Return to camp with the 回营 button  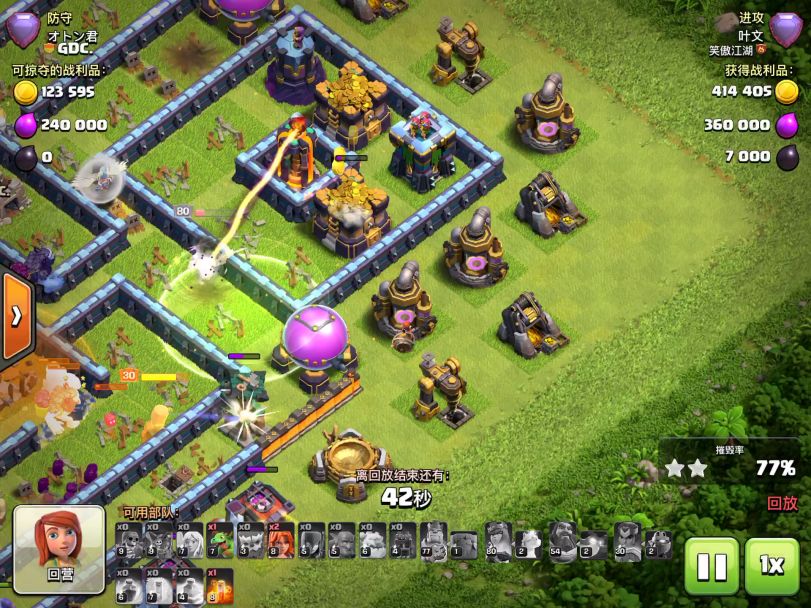59,549
